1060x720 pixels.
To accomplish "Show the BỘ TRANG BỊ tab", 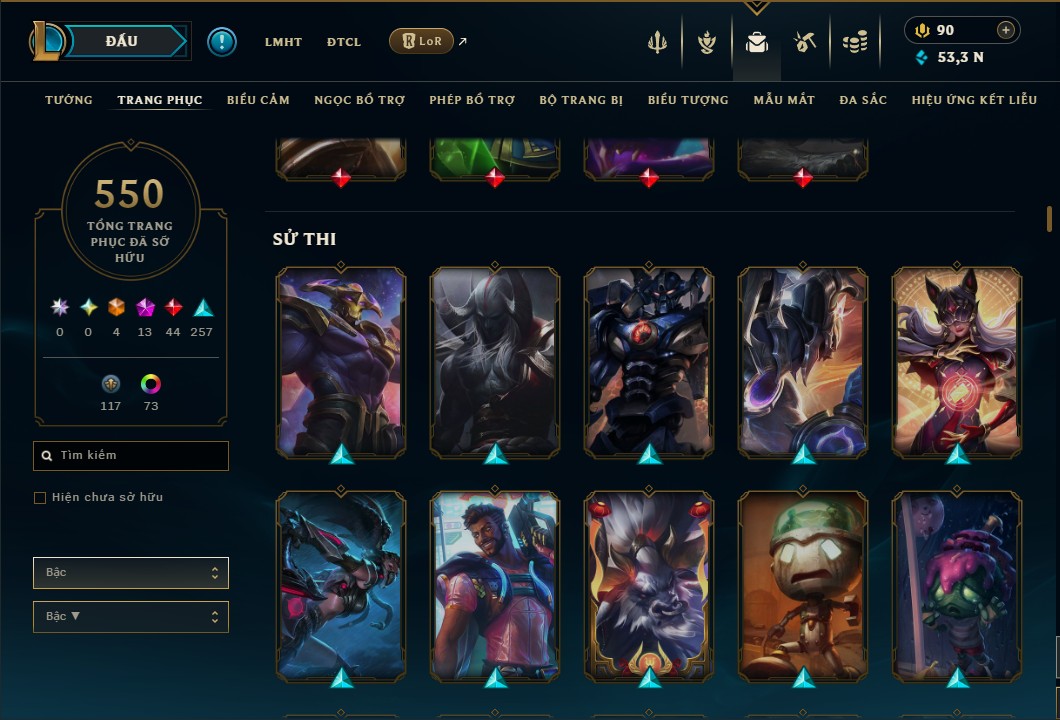I will click(581, 100).
